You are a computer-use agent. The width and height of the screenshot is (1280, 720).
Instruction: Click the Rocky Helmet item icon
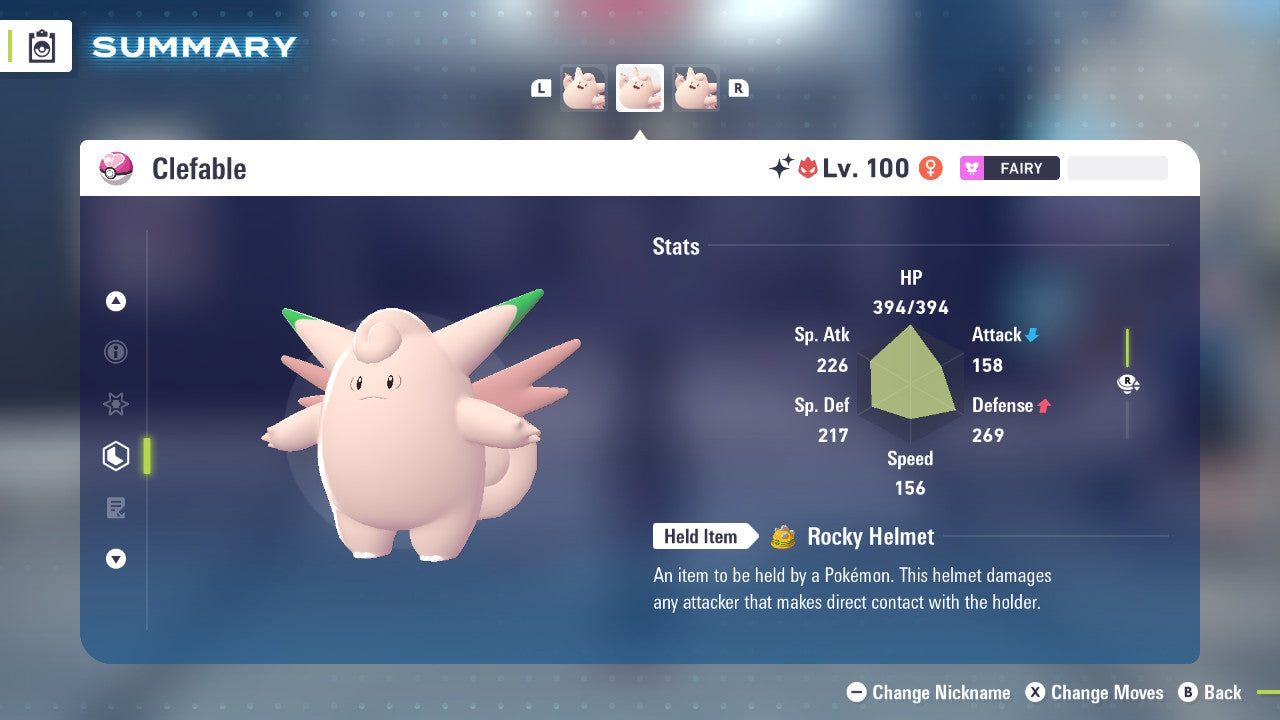785,537
